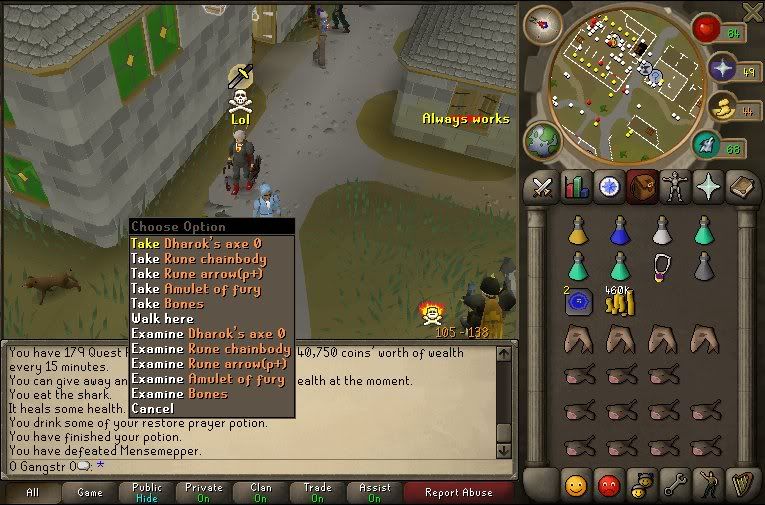765x505 pixels.
Task: Click Report Abuse button
Action: coord(458,492)
